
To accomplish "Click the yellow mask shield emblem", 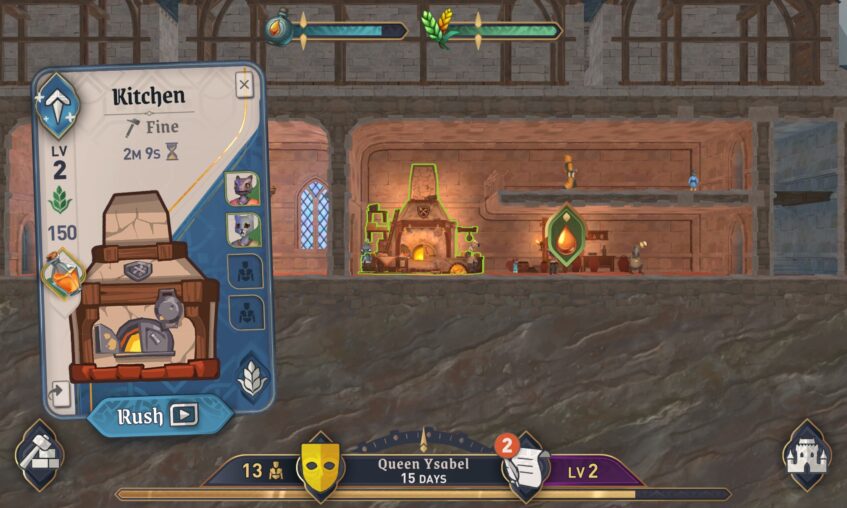I will pyautogui.click(x=321, y=467).
